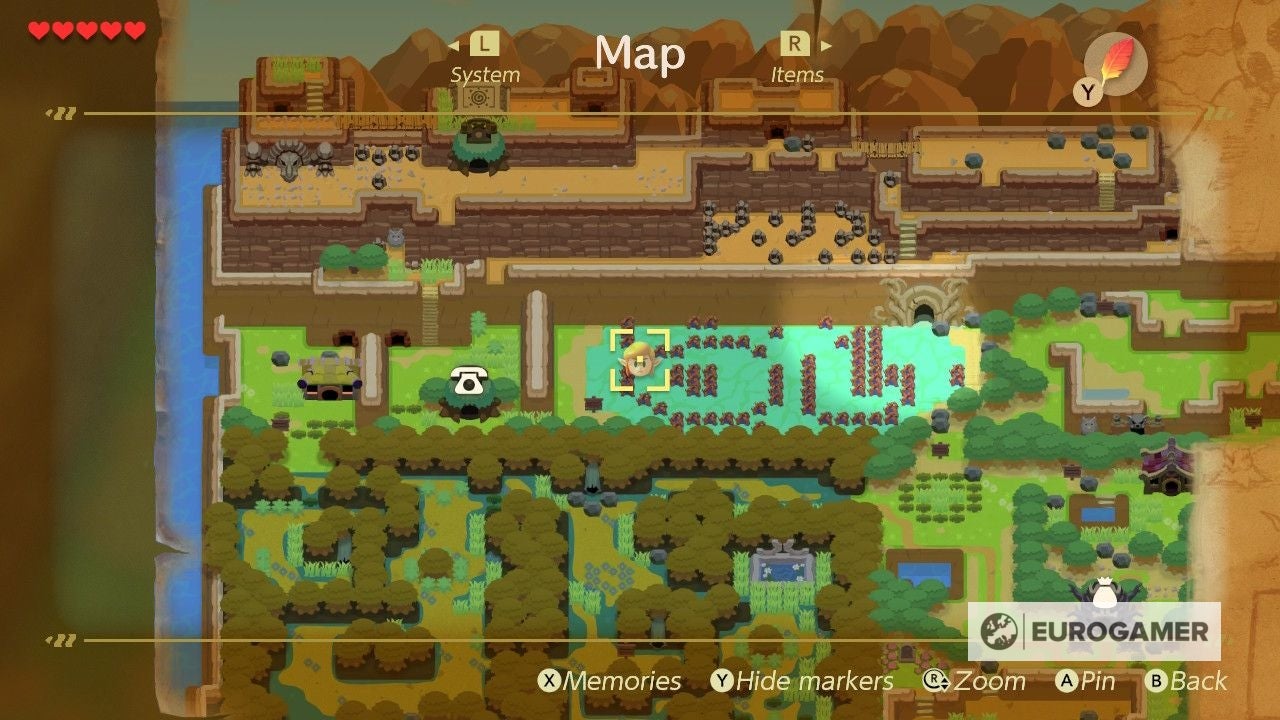Click the small arrow marker near top-left edge
1280x720 pixels.
coord(62,113)
